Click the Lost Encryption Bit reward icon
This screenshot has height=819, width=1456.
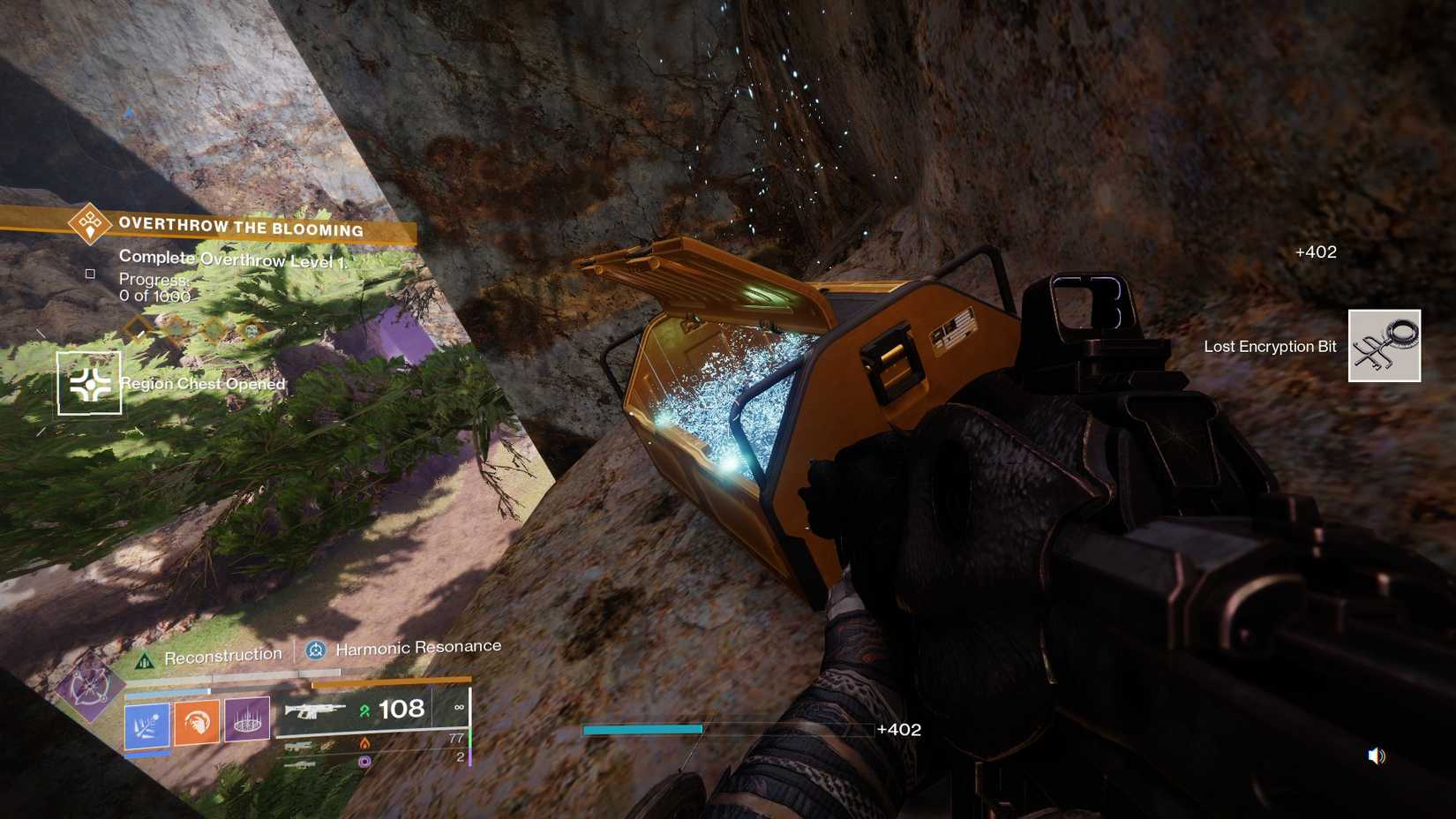click(1385, 344)
